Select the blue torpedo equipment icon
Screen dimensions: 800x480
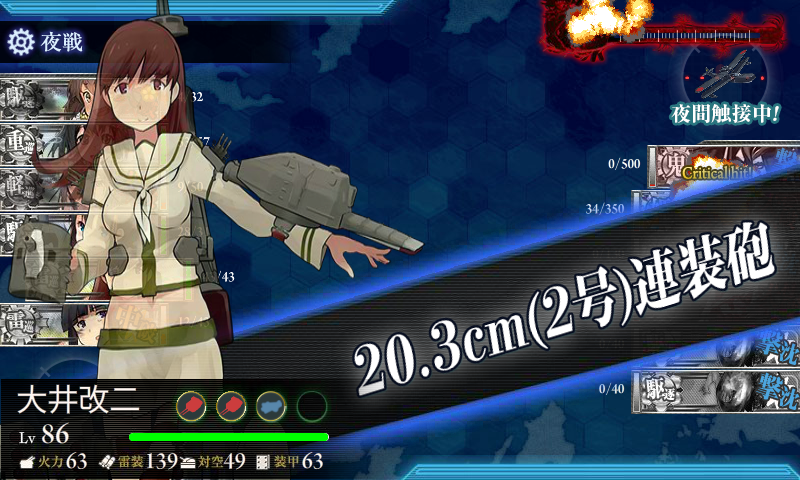[x=271, y=405]
